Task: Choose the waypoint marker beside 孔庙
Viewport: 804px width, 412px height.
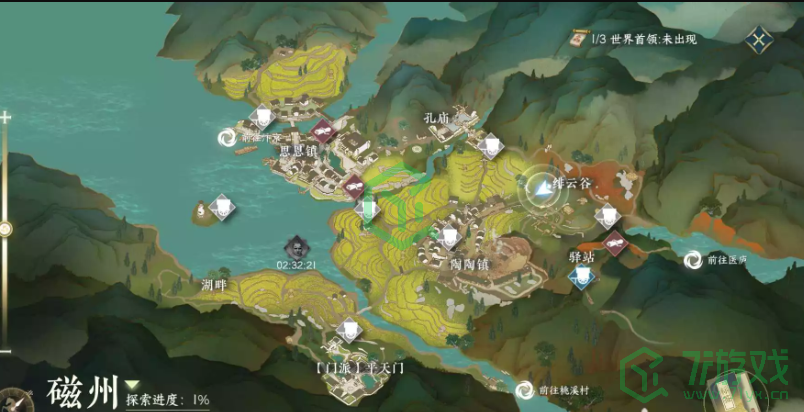Action: [489, 146]
